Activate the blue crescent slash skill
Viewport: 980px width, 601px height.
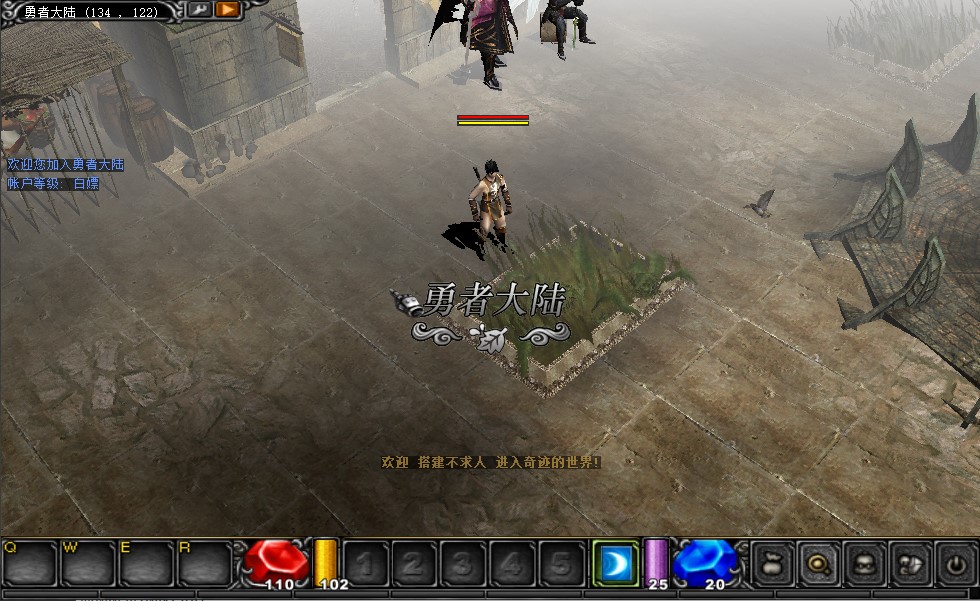click(615, 564)
